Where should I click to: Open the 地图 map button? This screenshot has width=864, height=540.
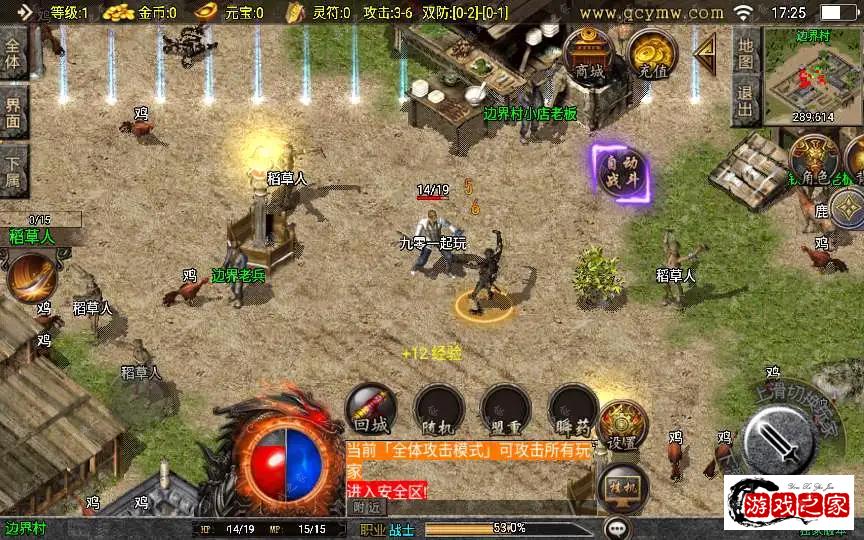[x=745, y=52]
